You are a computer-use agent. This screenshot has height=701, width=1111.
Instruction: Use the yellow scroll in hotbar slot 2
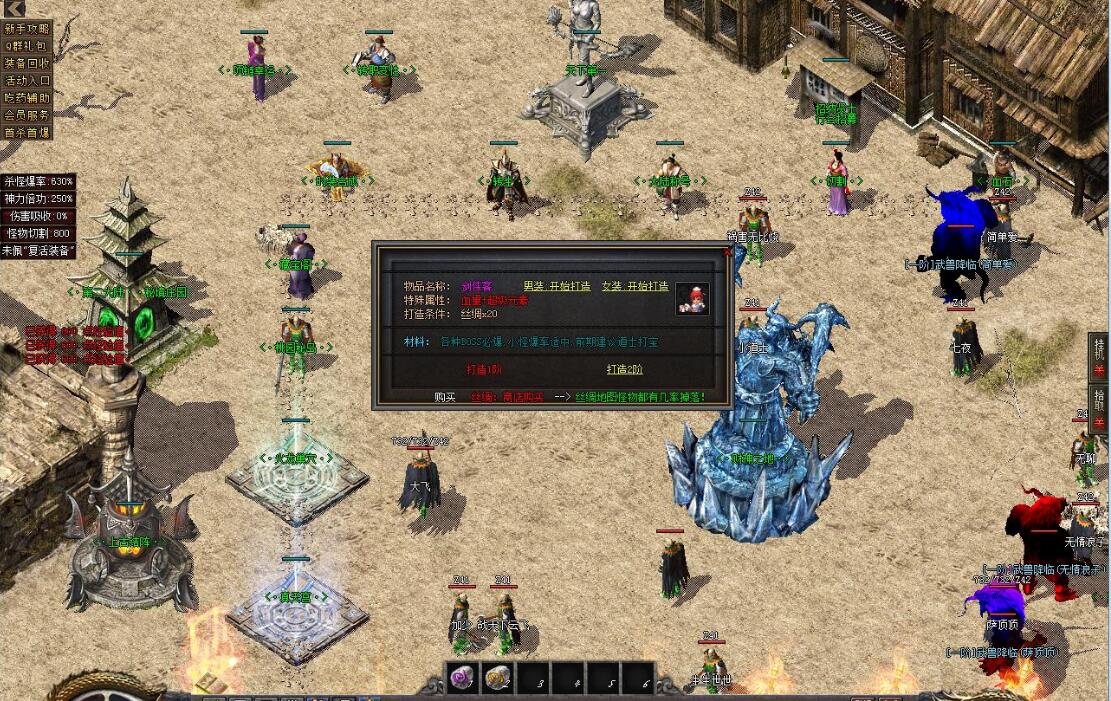(x=497, y=678)
